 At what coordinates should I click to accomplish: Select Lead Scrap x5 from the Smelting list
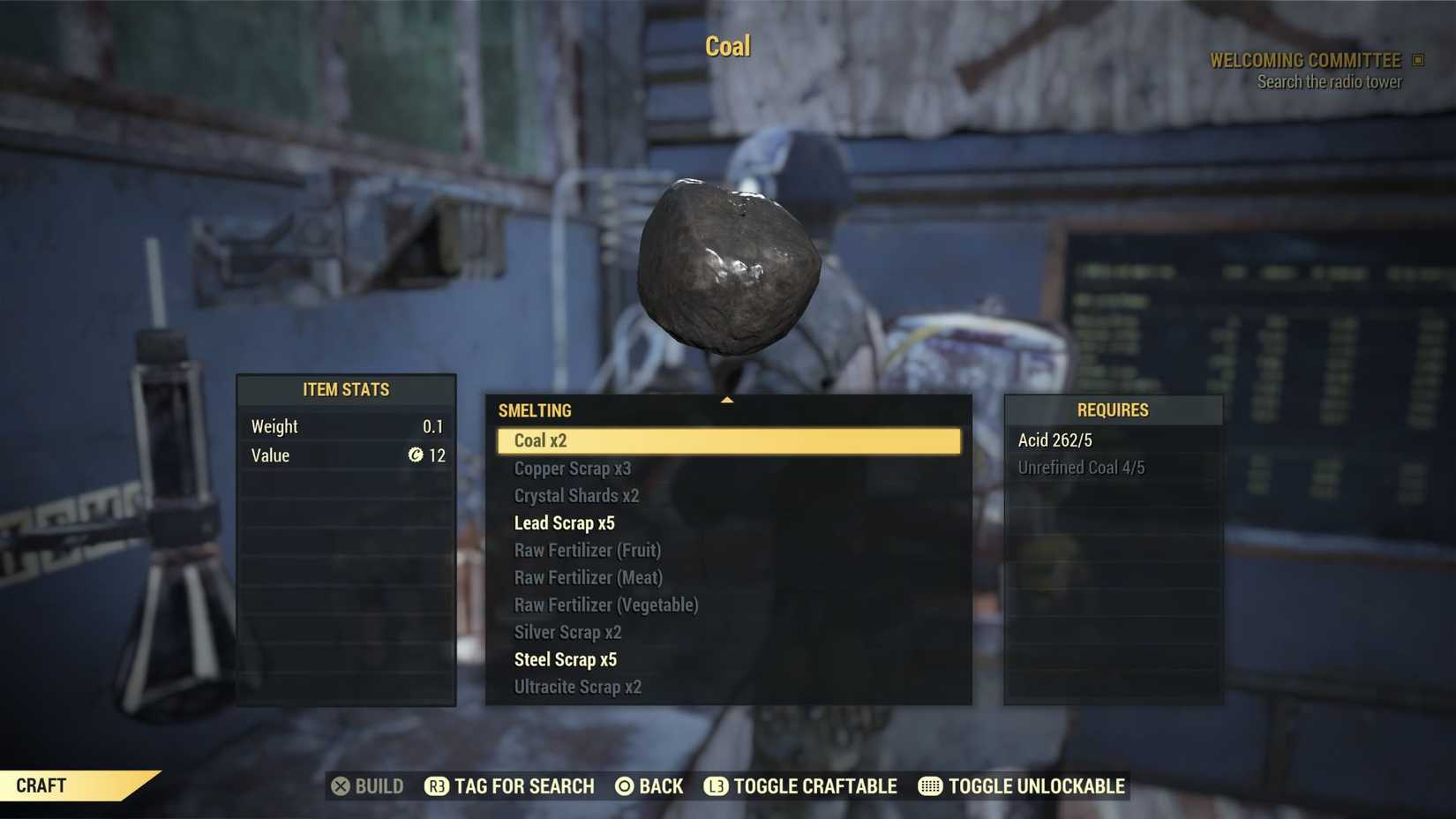point(566,522)
